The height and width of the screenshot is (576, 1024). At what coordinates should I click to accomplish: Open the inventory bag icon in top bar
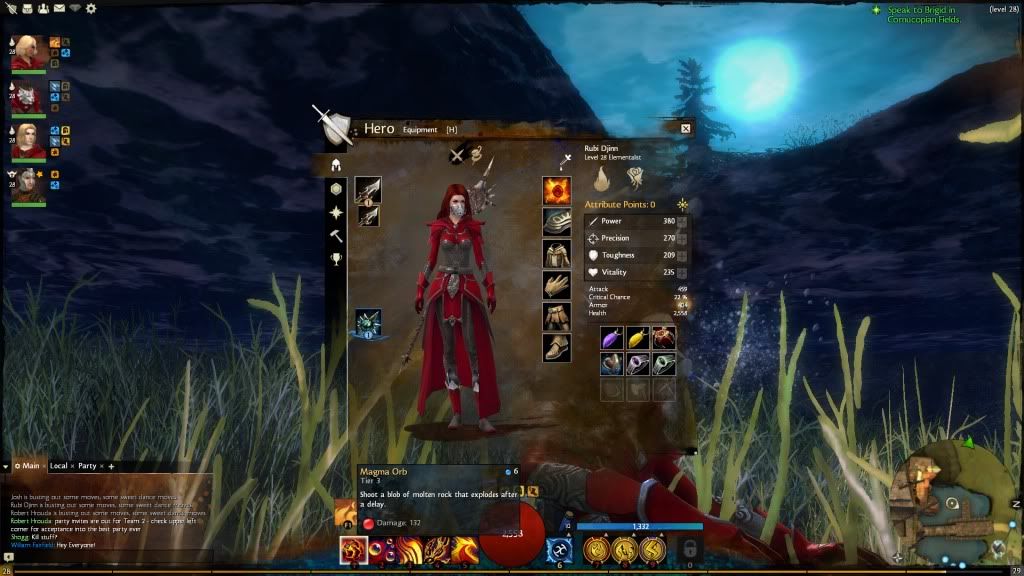point(27,8)
